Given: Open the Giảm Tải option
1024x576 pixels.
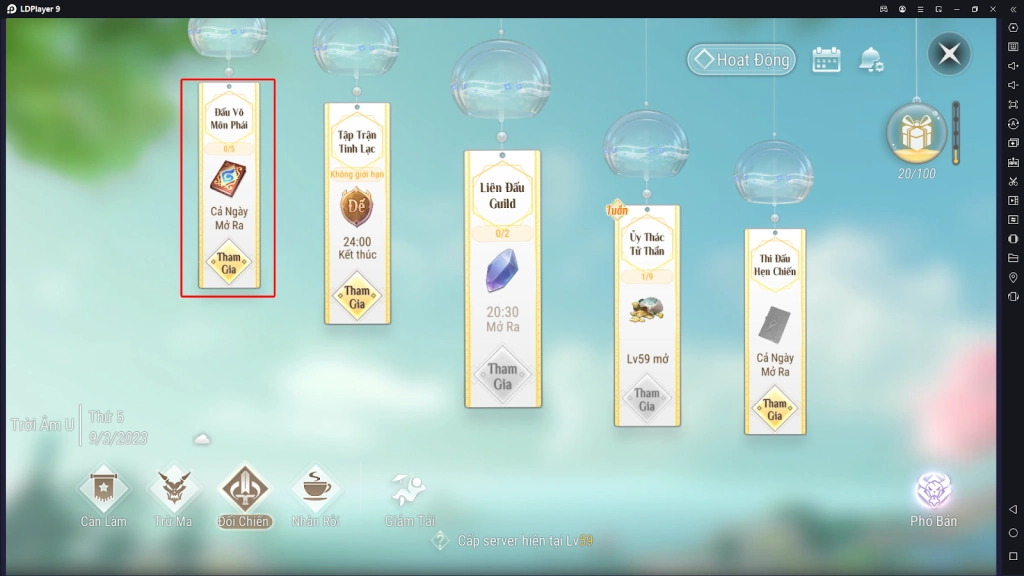Looking at the screenshot, I should coord(408,497).
